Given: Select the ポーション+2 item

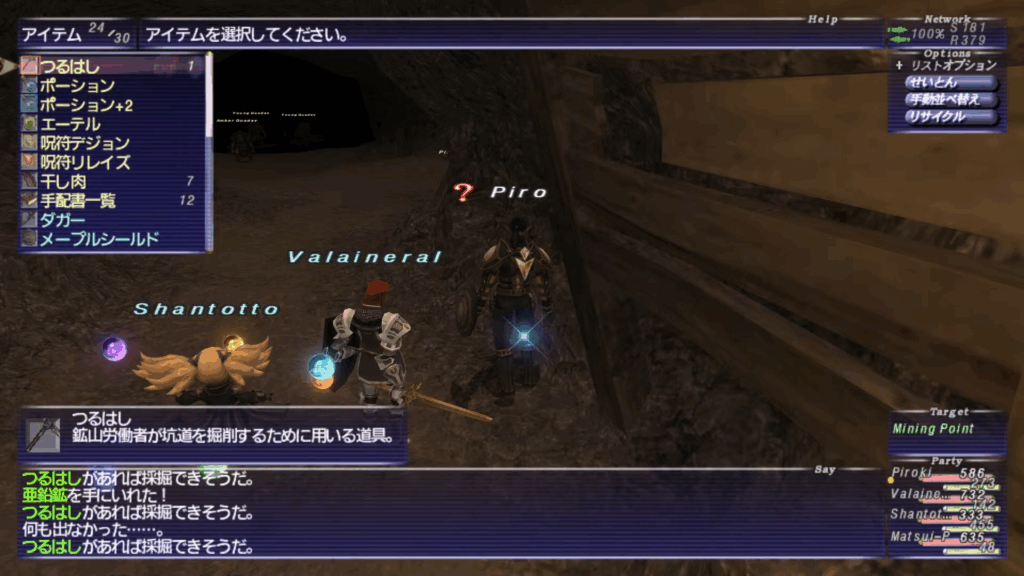Looking at the screenshot, I should coord(110,105).
